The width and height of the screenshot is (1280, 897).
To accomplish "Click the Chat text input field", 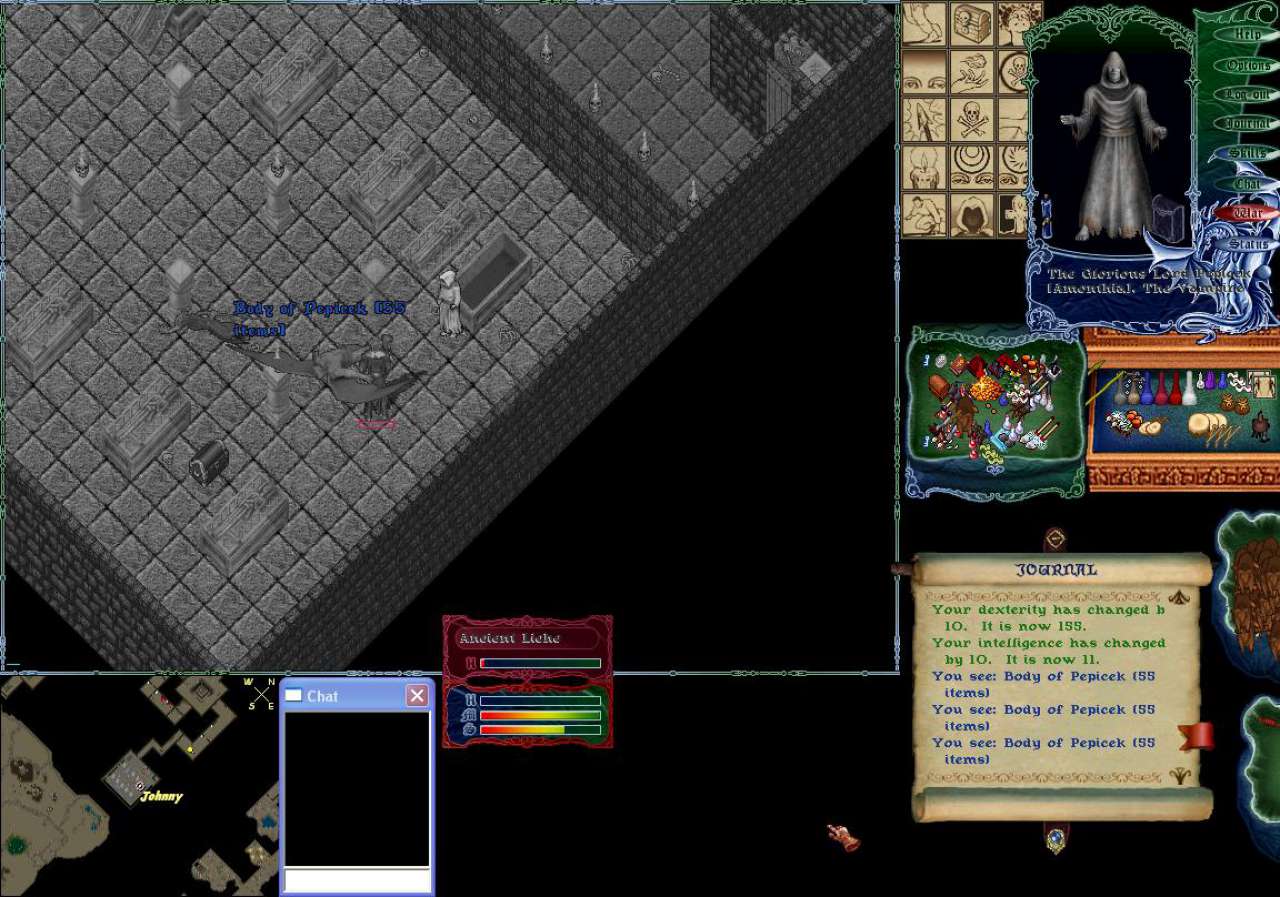I will click(356, 880).
